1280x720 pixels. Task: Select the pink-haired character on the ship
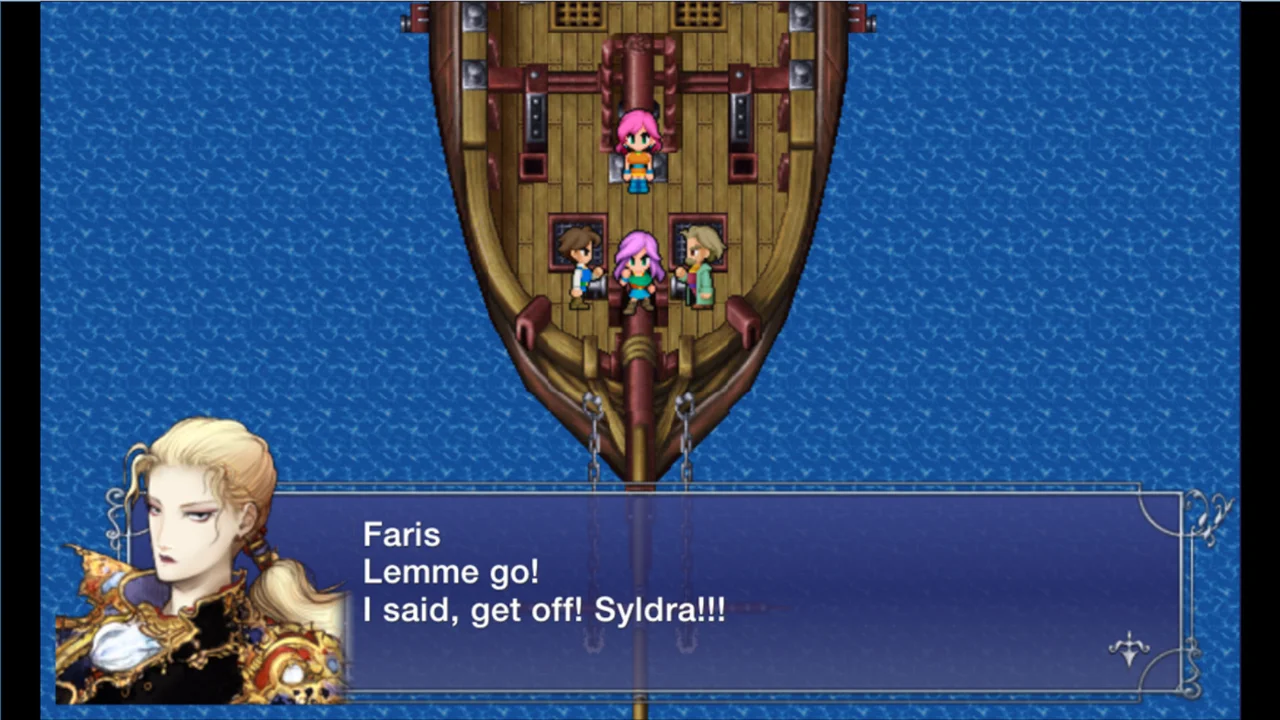638,150
